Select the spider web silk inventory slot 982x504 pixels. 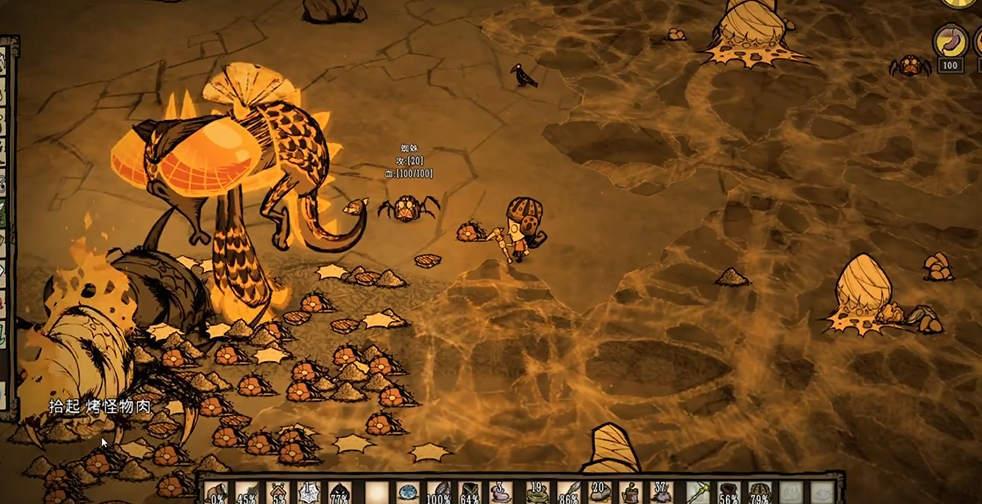point(309,493)
